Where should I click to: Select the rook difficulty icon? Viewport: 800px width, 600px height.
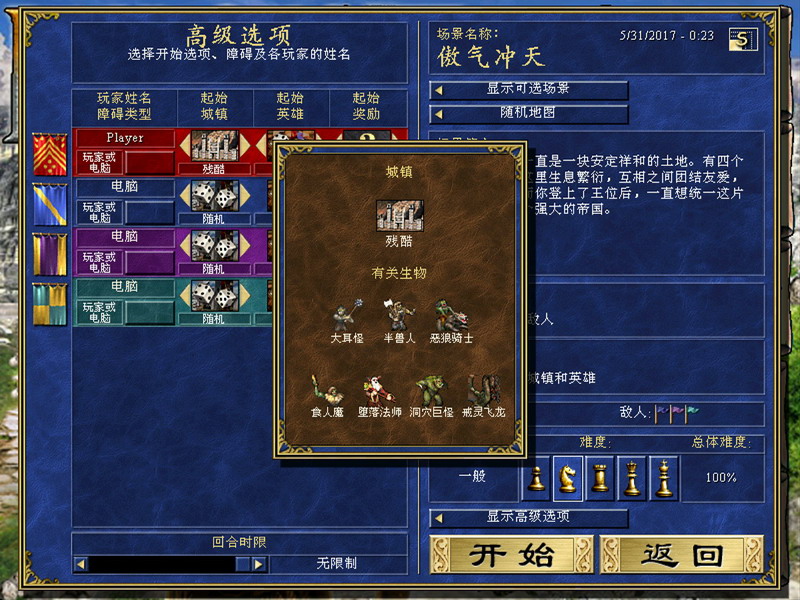600,478
